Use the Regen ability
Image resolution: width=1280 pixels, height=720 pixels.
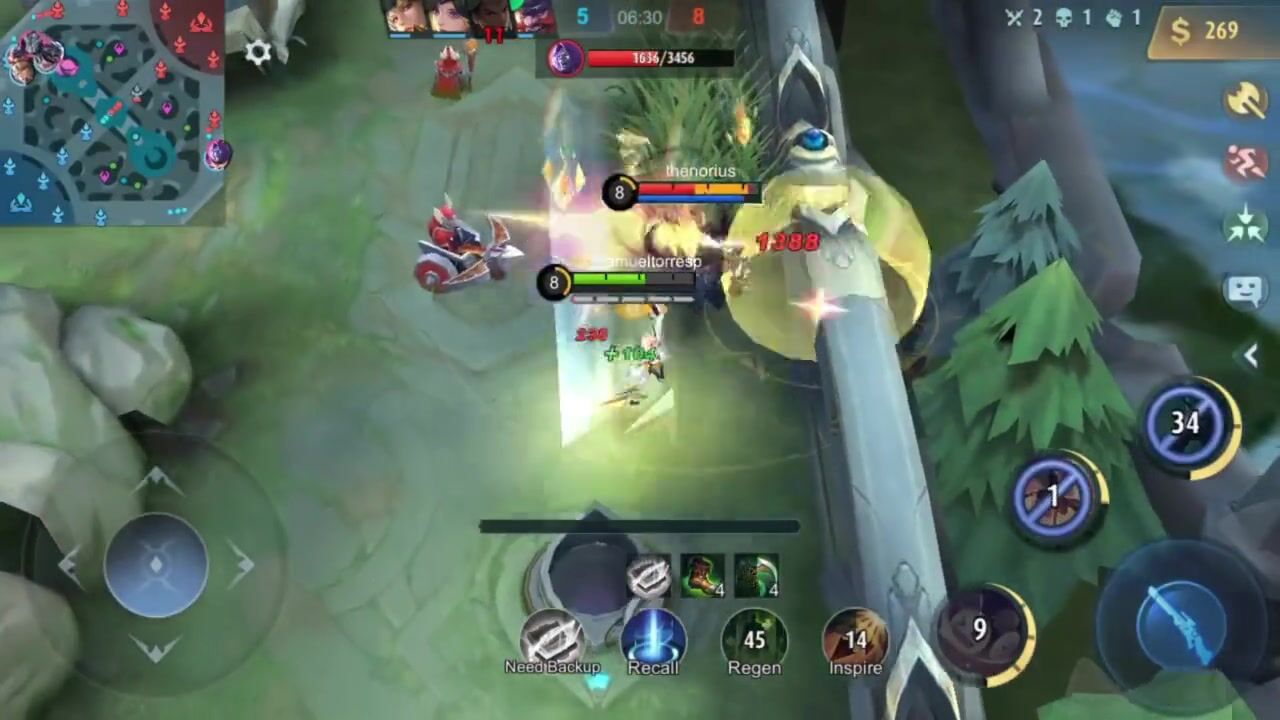tap(754, 640)
